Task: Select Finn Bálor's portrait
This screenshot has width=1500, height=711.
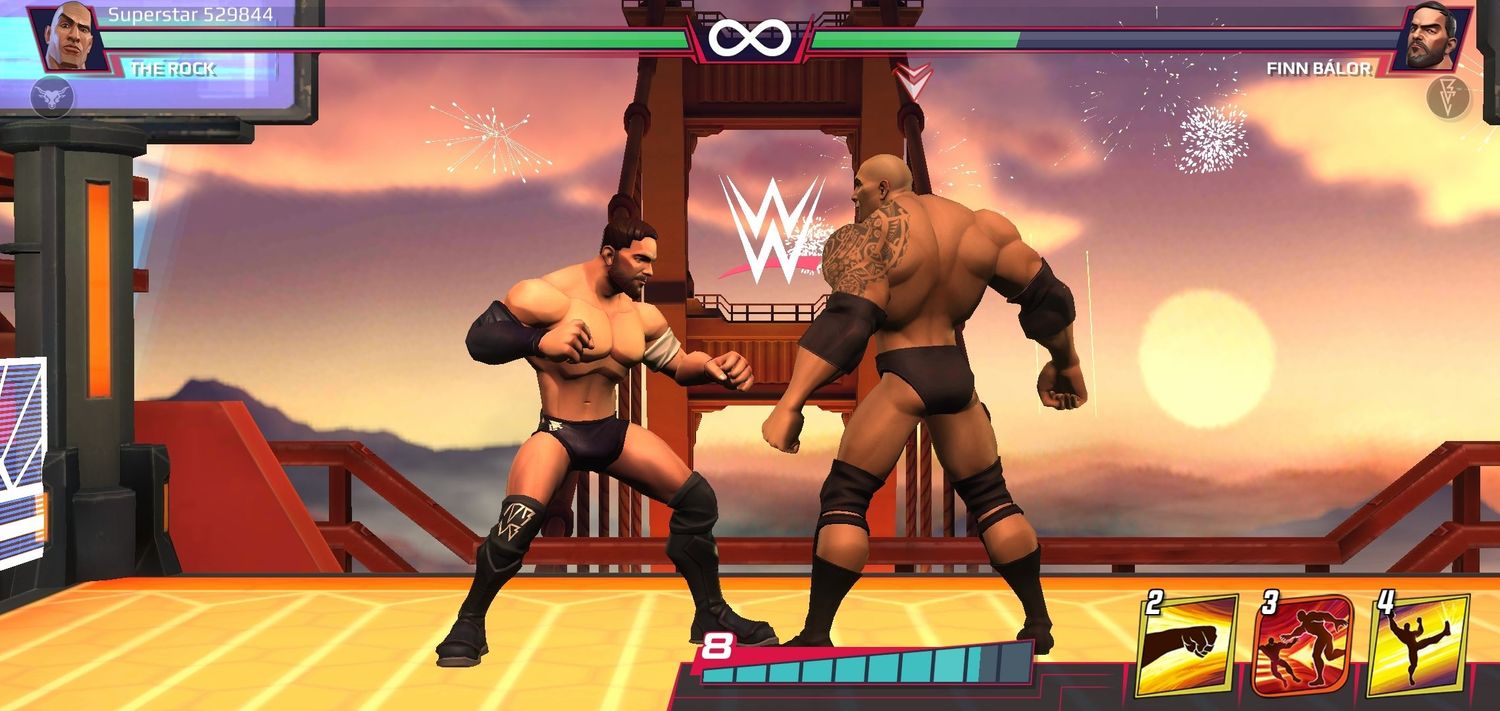Action: pyautogui.click(x=1431, y=38)
